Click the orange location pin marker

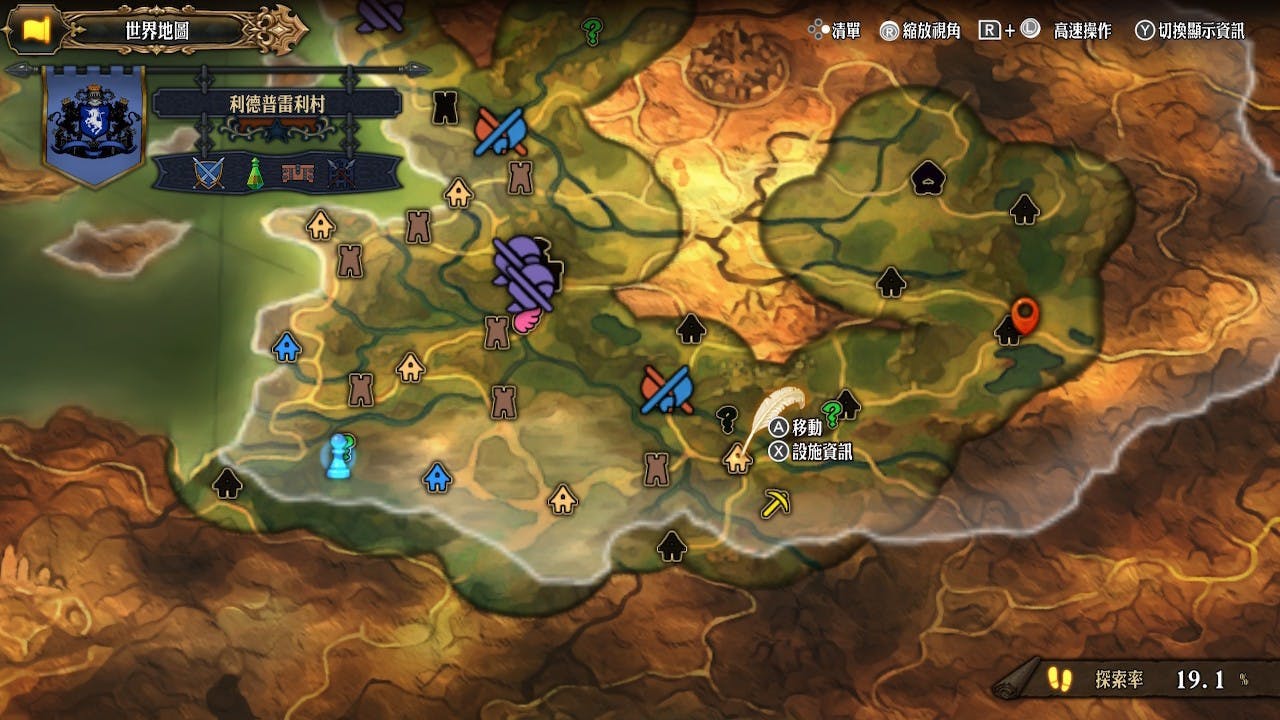(x=1025, y=315)
